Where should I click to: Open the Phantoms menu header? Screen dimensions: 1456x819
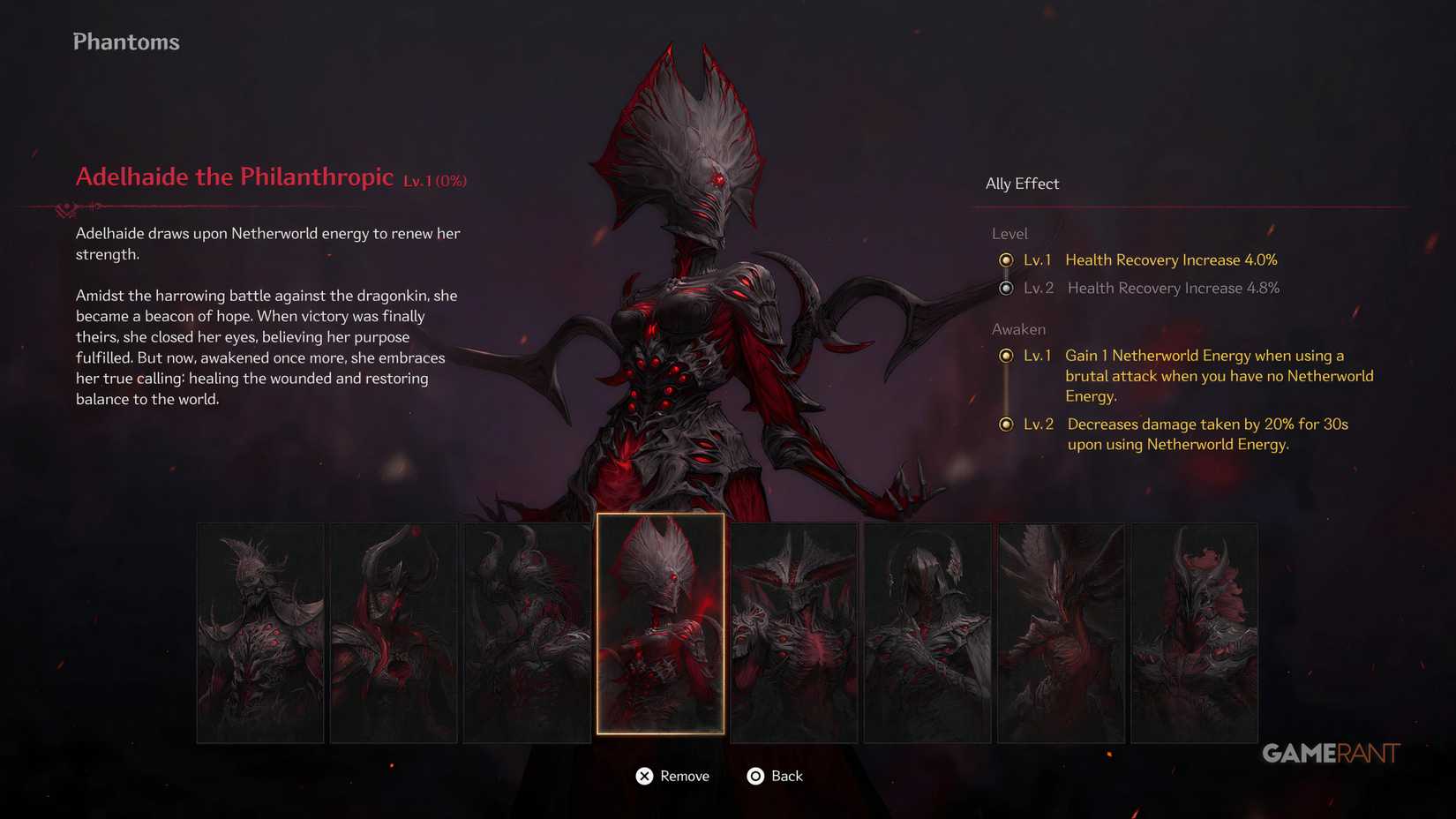pyautogui.click(x=126, y=41)
